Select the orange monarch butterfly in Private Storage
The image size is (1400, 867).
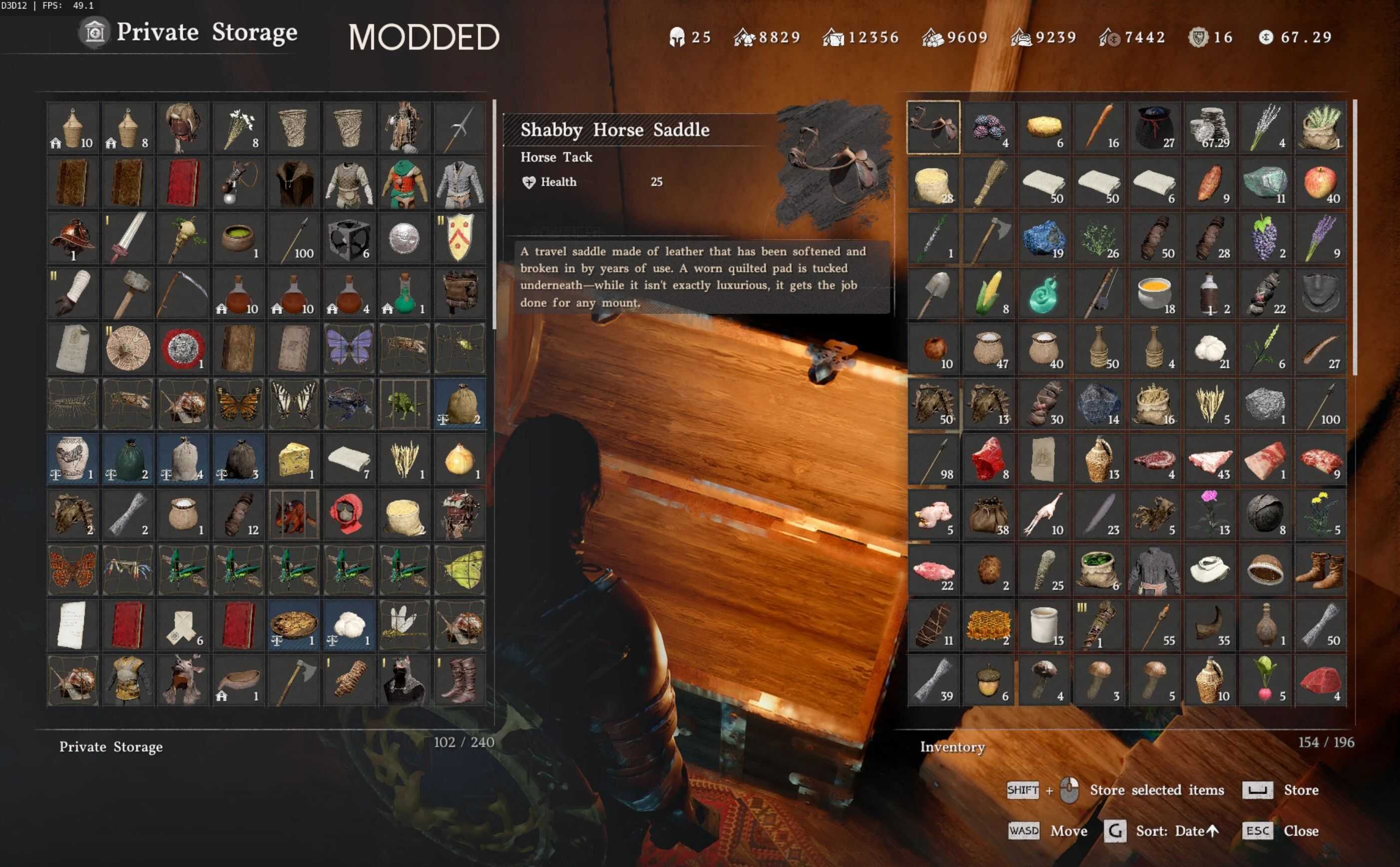[238, 403]
